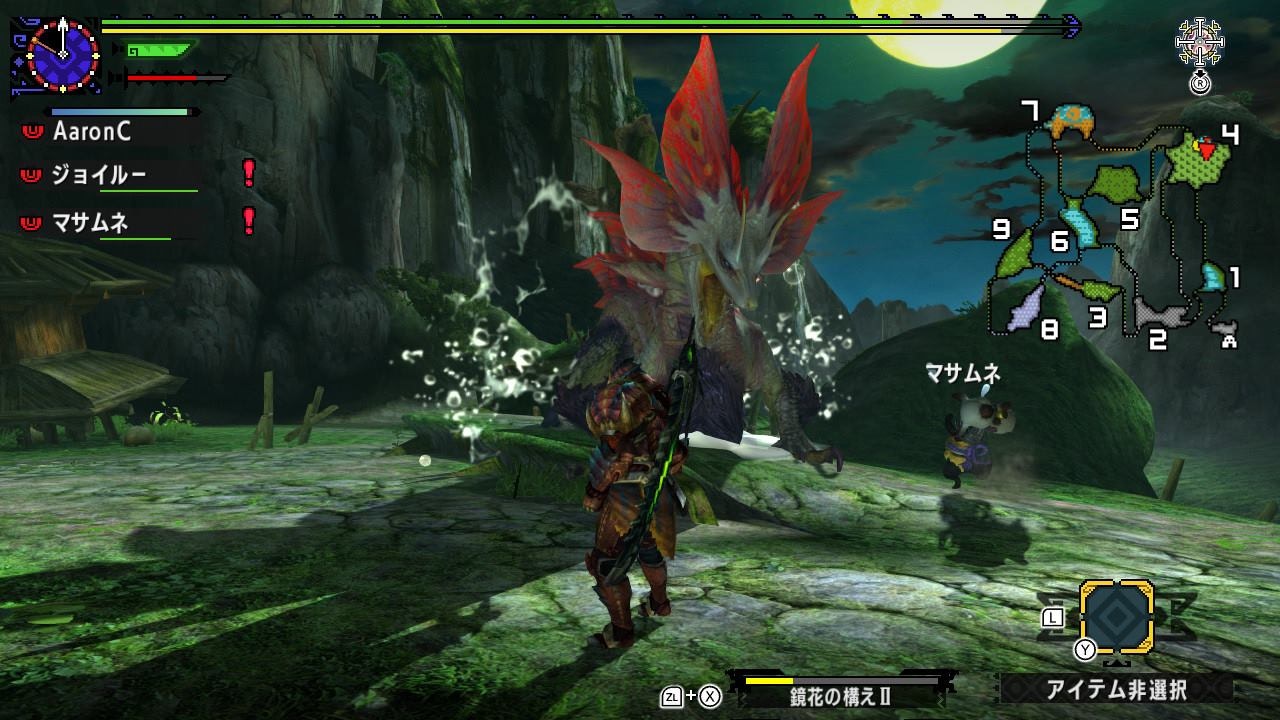1280x720 pixels.
Task: Click the quest timer clock icon
Action: click(62, 54)
